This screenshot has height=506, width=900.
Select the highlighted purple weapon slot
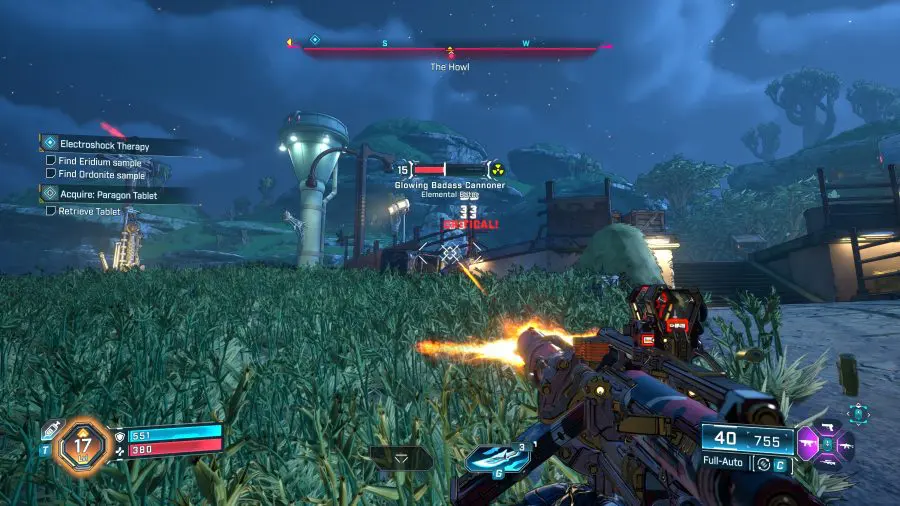pos(810,442)
